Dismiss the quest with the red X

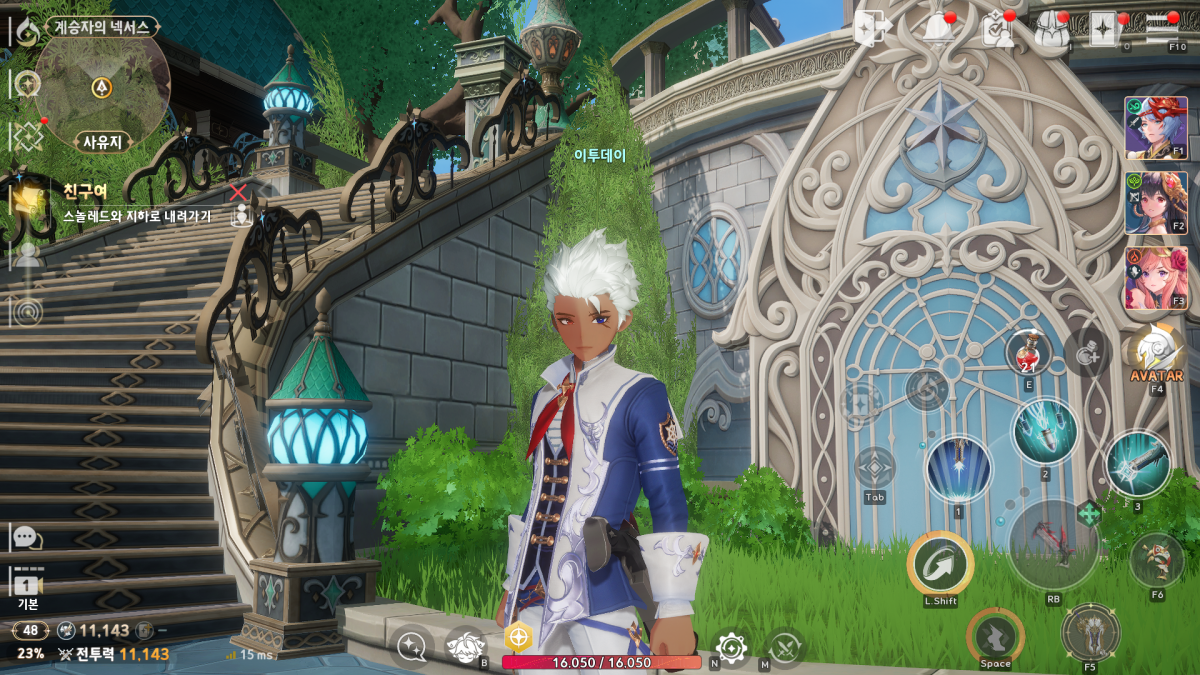[238, 191]
